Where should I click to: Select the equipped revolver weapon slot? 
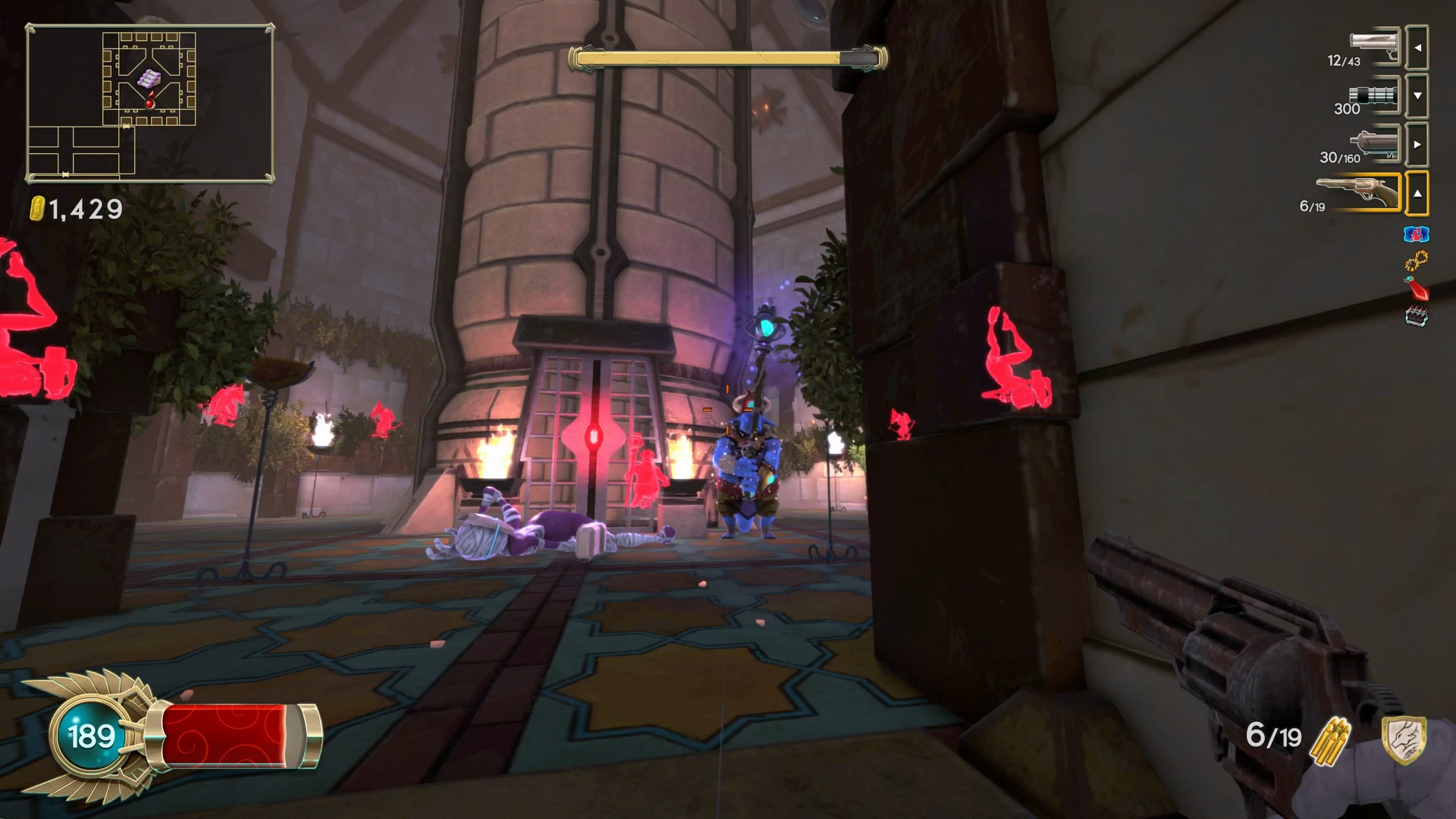[x=1359, y=193]
